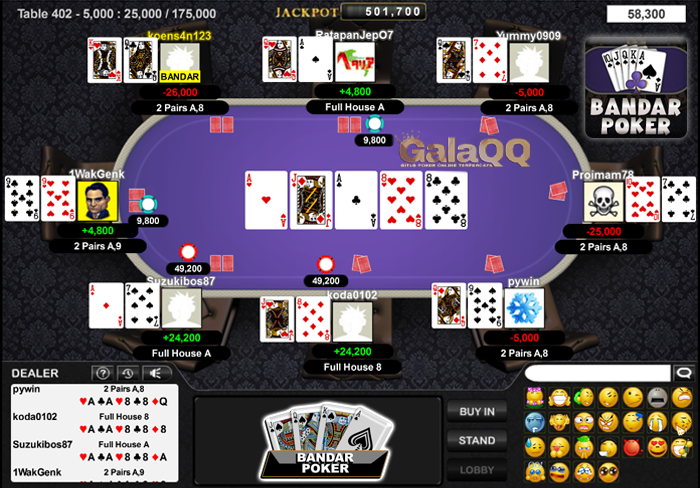This screenshot has height=488, width=700.
Task: Click pywin's snowflake avatar
Action: coord(523,307)
